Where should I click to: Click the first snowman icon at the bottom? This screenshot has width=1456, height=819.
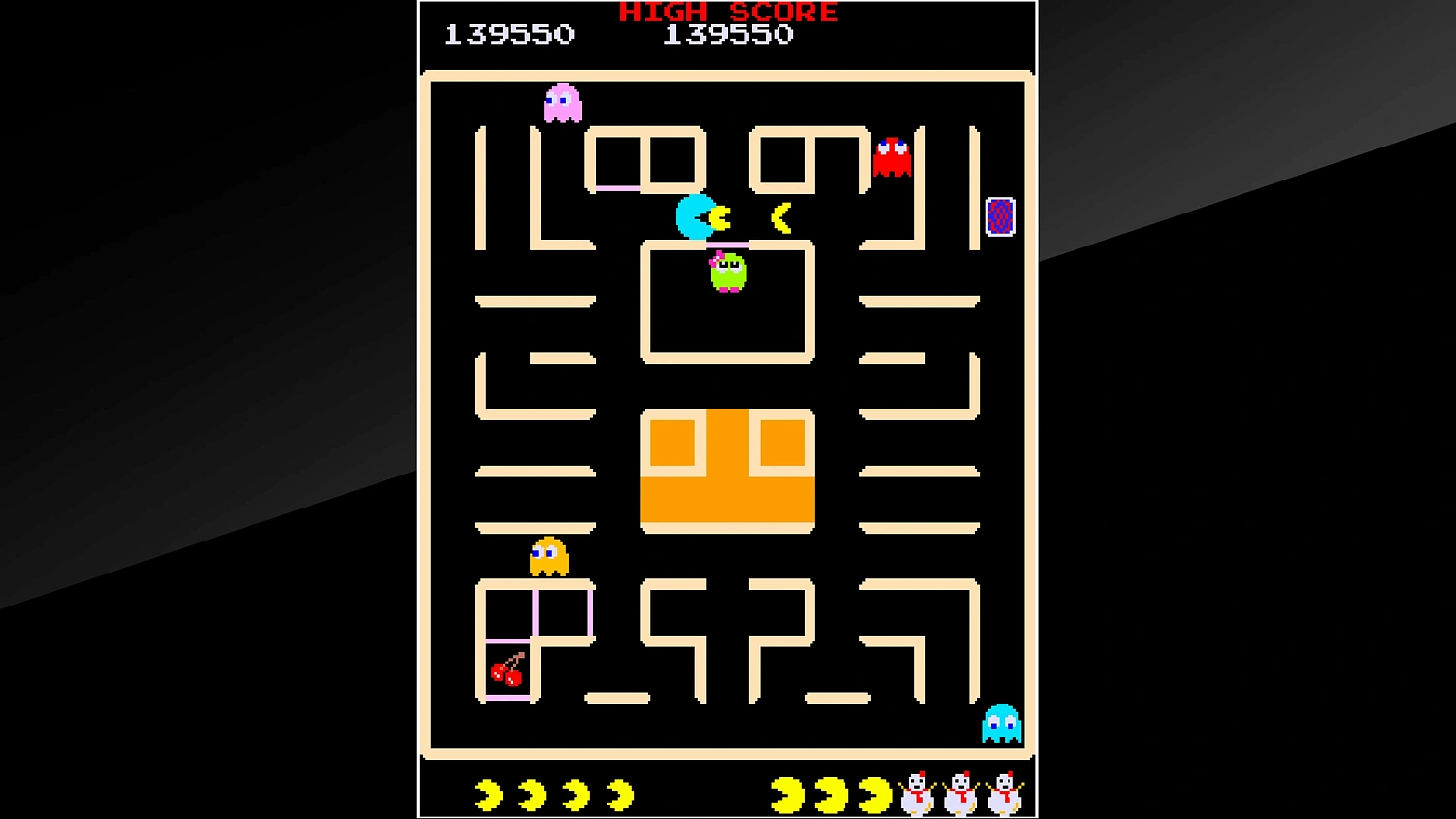tap(915, 796)
